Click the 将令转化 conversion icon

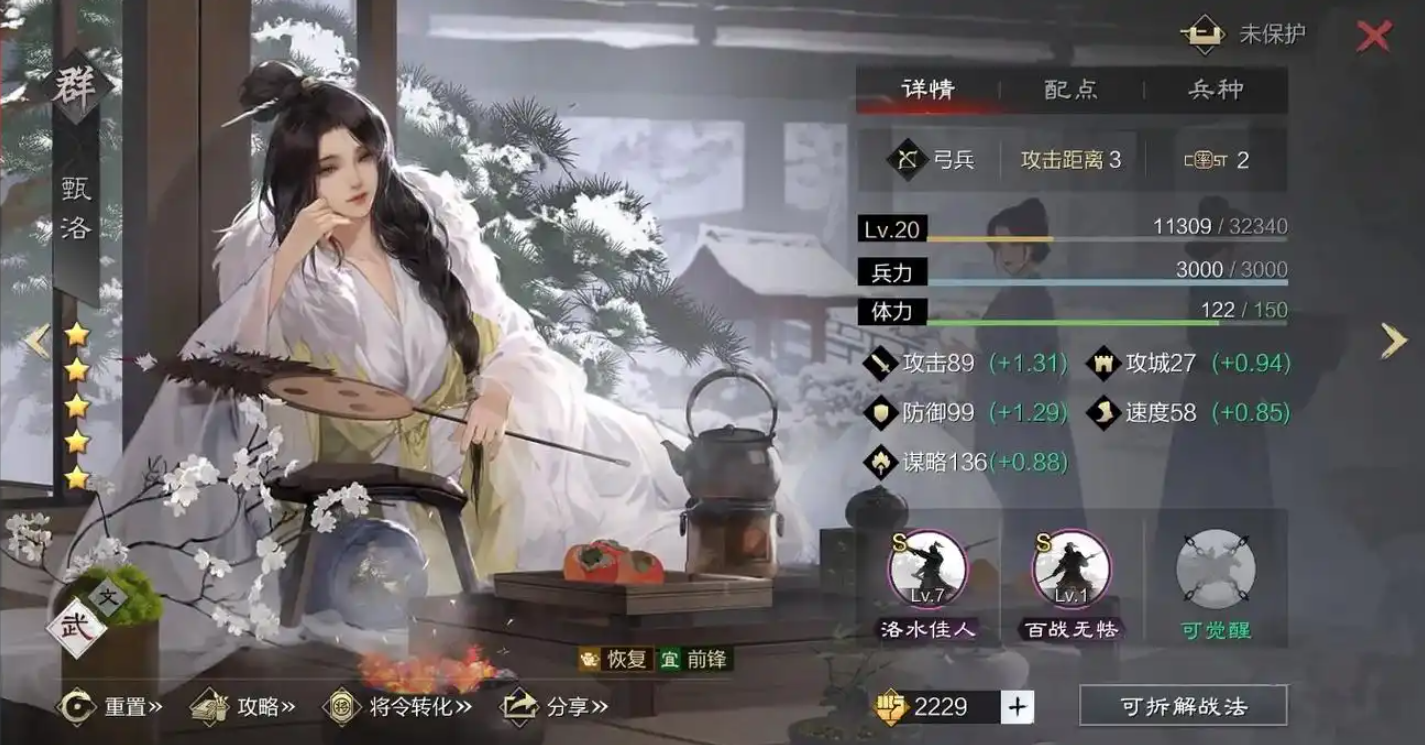click(340, 705)
